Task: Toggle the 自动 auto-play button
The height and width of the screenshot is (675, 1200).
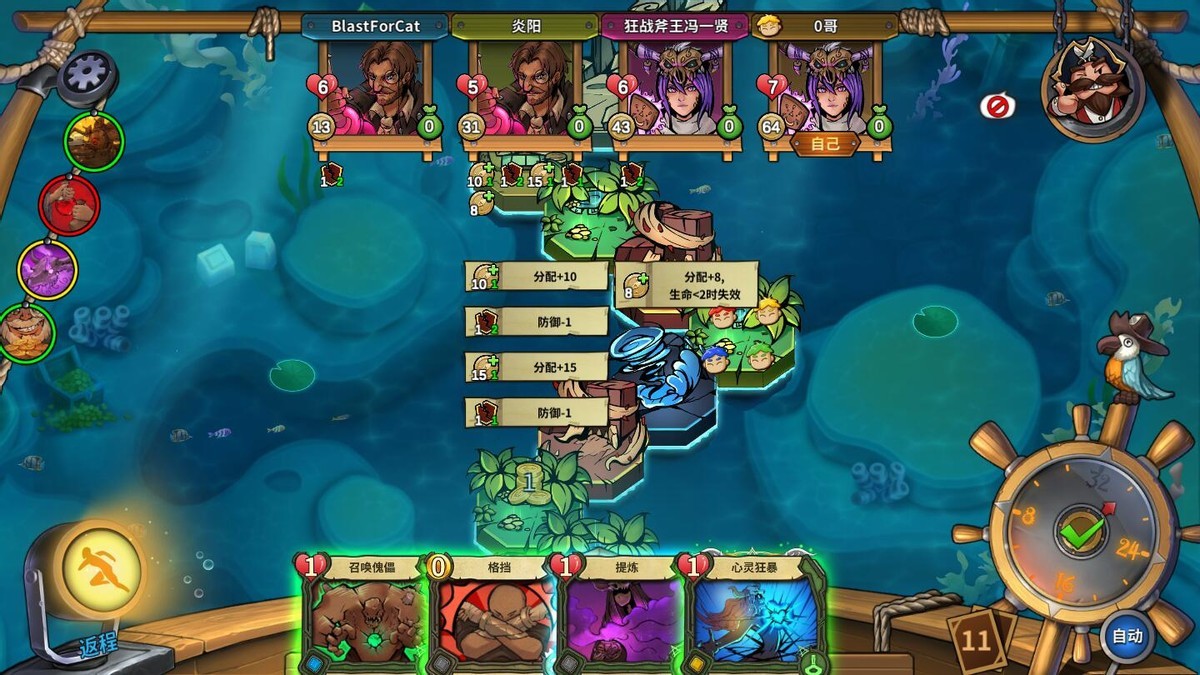Action: coord(1127,636)
